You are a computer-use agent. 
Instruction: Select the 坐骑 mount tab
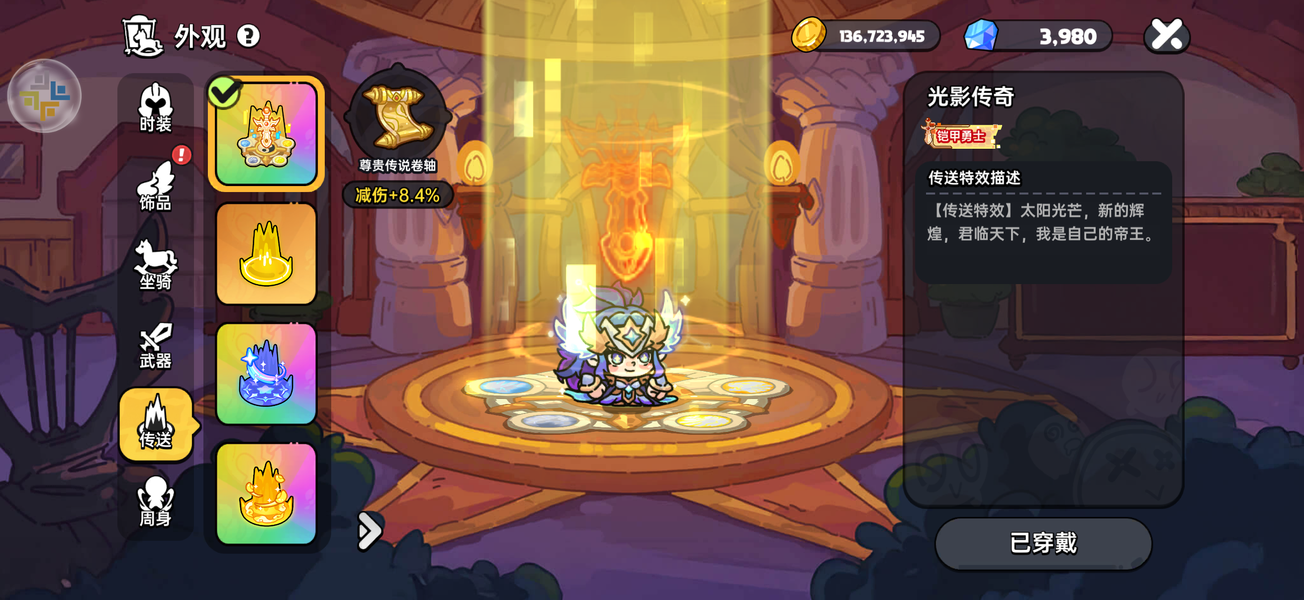pos(155,266)
